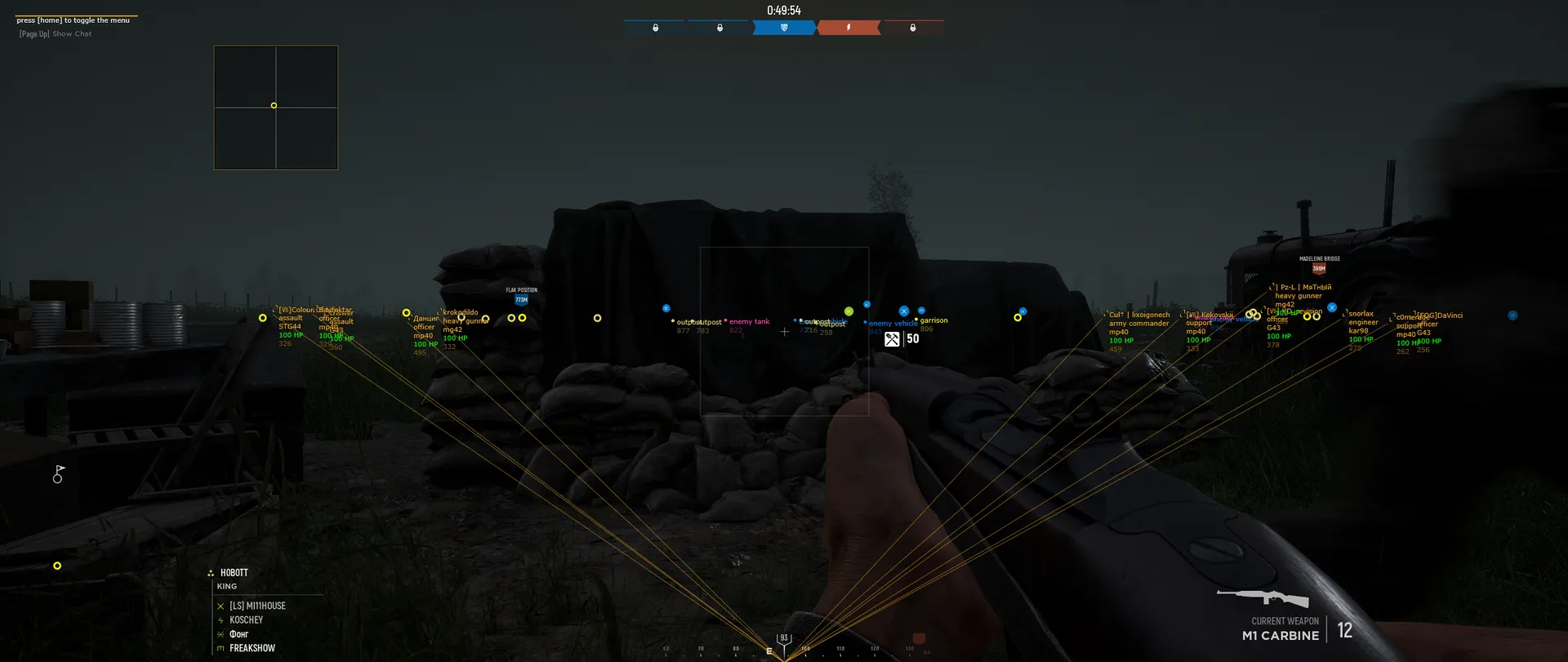Select squad member [LS] MI11HOUSE
The width and height of the screenshot is (1568, 662).
pyautogui.click(x=257, y=606)
